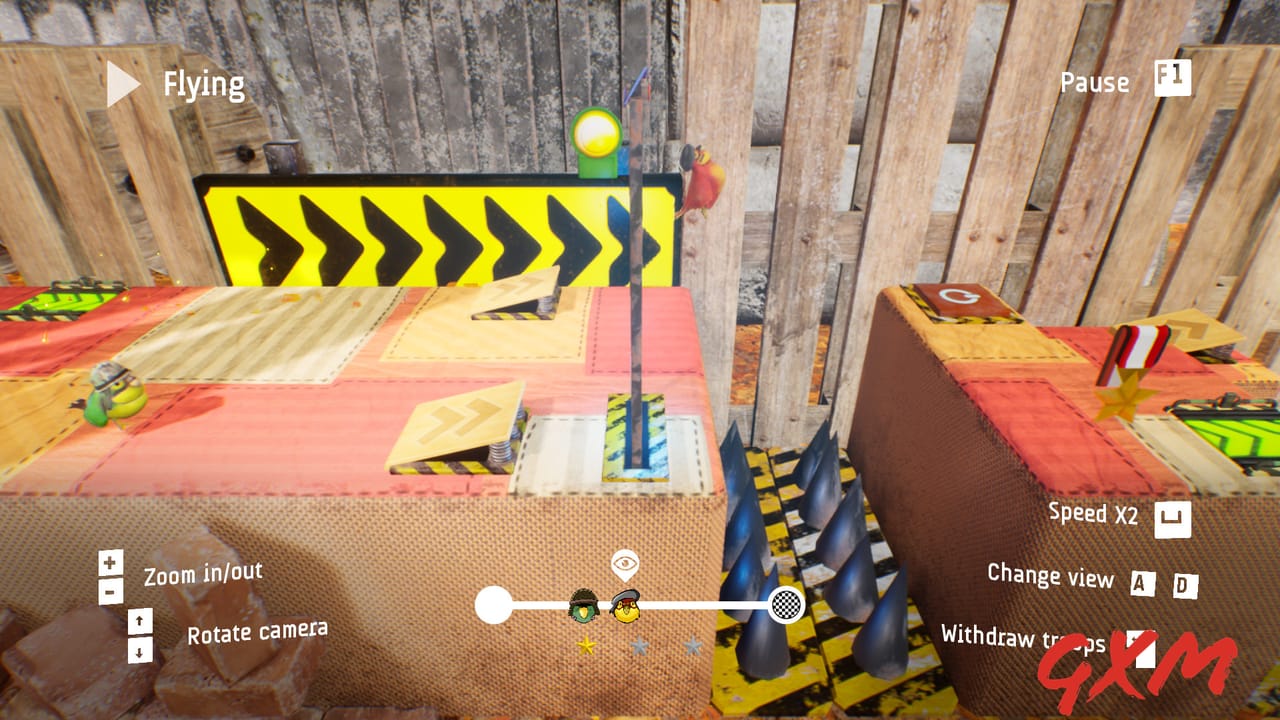Screen dimensions: 1280x720
Task: Click the Flying mode text label
Action: pyautogui.click(x=202, y=83)
